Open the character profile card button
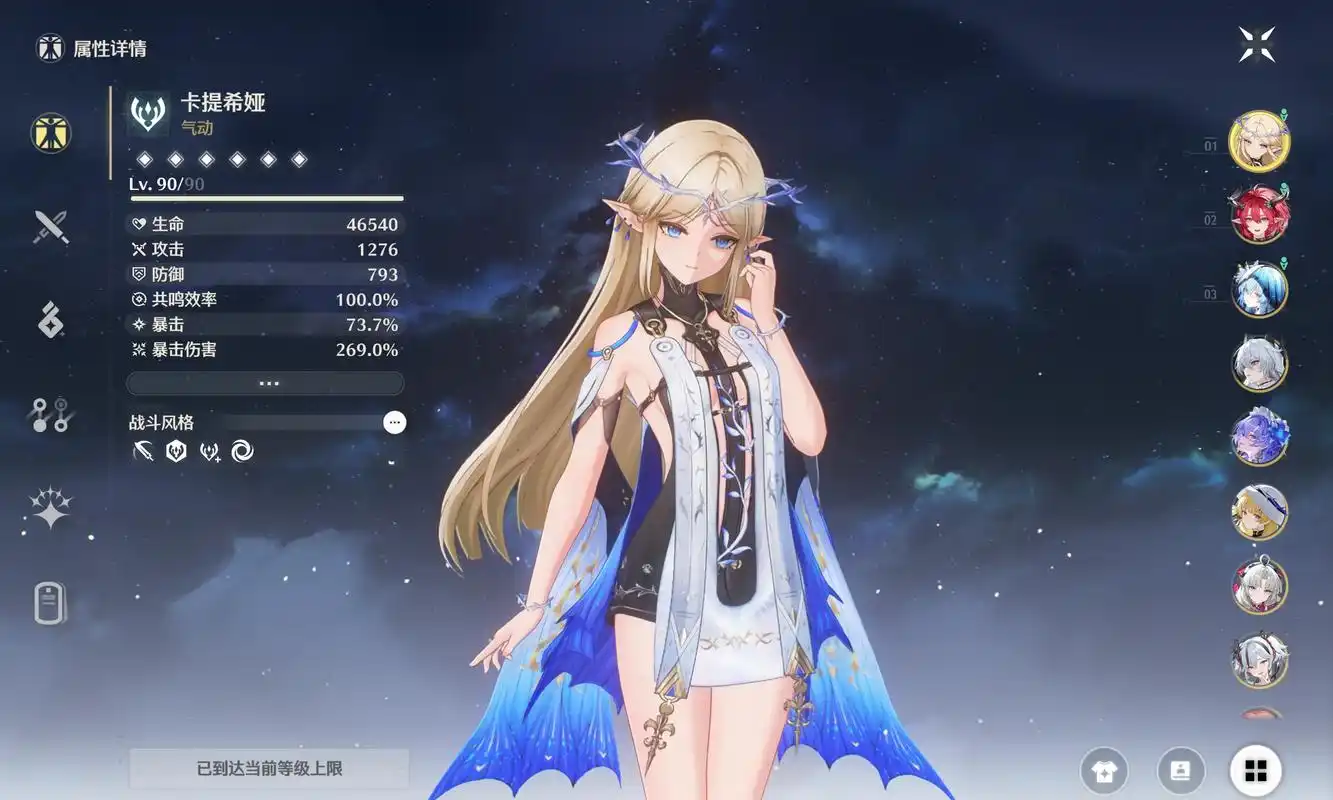Viewport: 1333px width, 800px height. (x=1181, y=771)
